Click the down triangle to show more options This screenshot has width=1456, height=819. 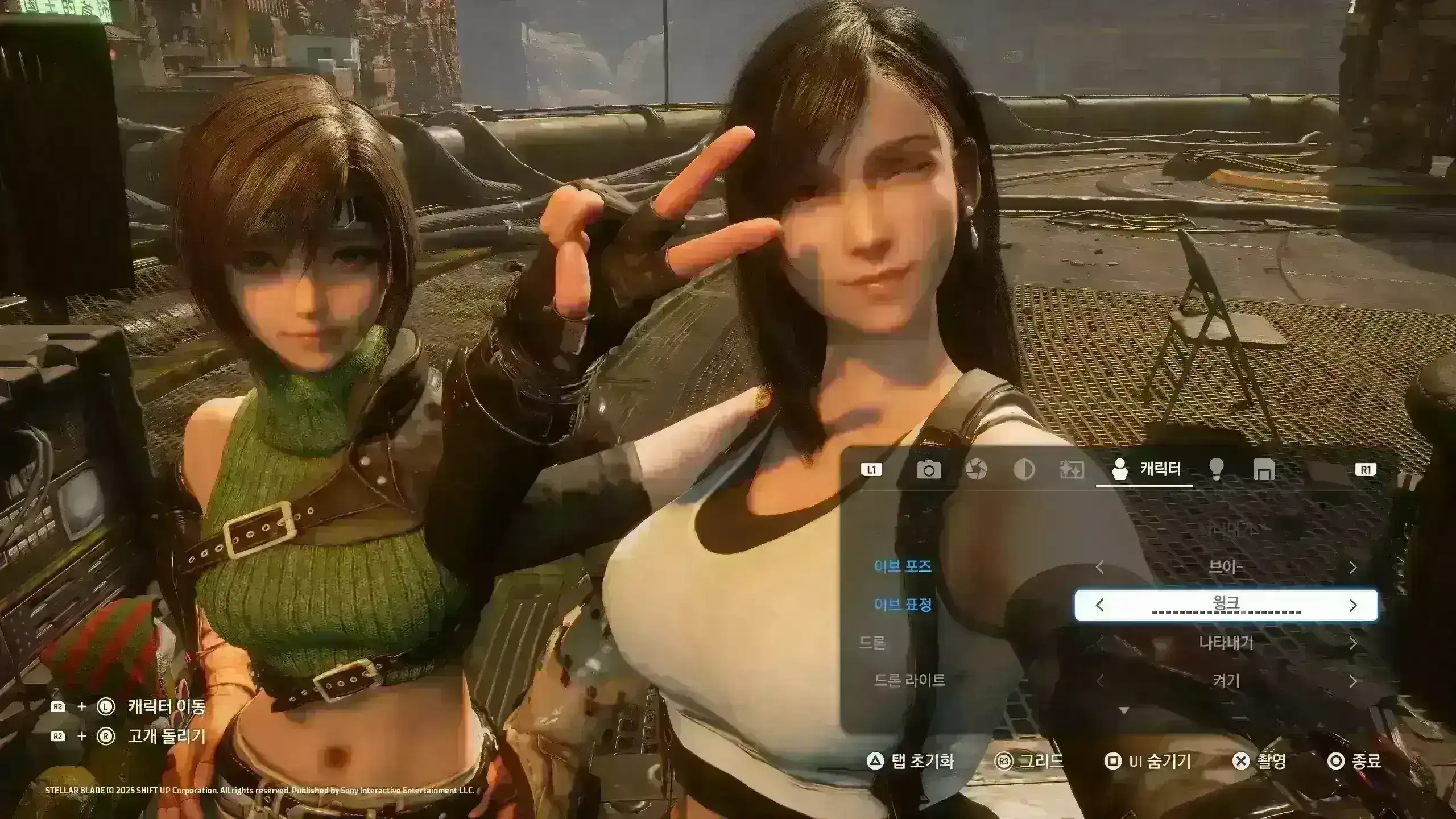(1123, 710)
